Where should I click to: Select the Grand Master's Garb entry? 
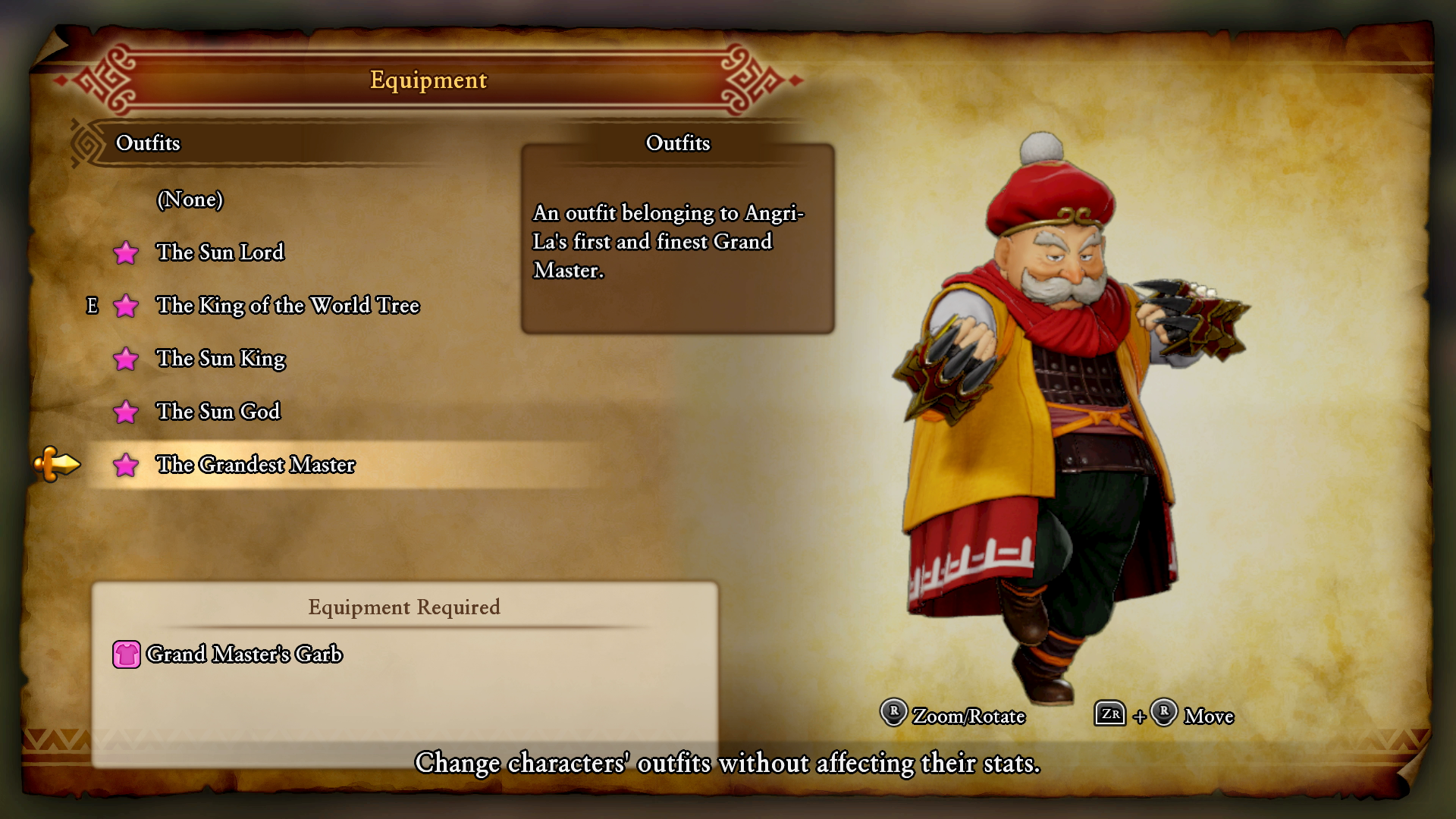coord(246,654)
